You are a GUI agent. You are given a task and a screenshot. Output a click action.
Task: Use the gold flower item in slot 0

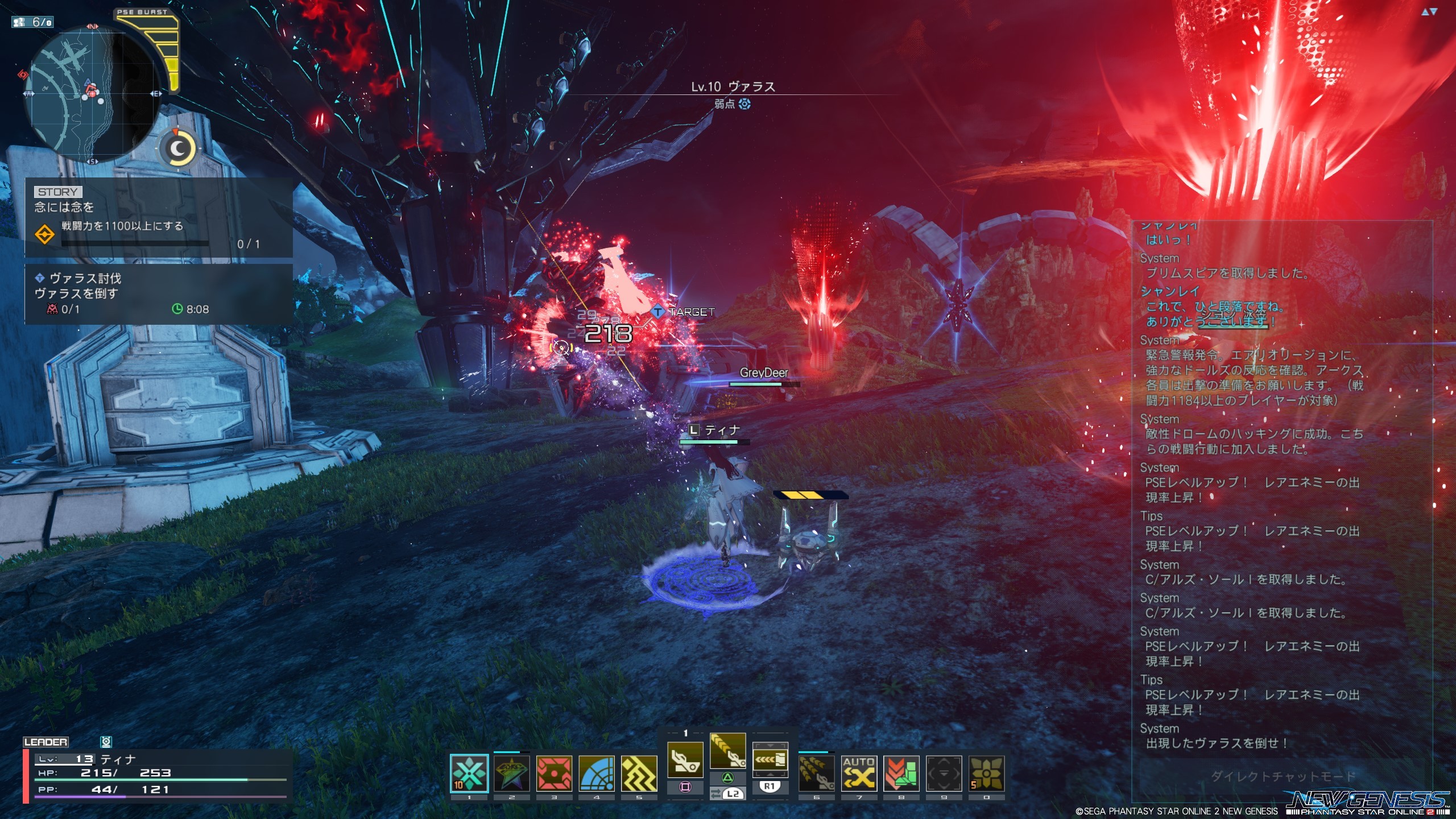[x=986, y=773]
